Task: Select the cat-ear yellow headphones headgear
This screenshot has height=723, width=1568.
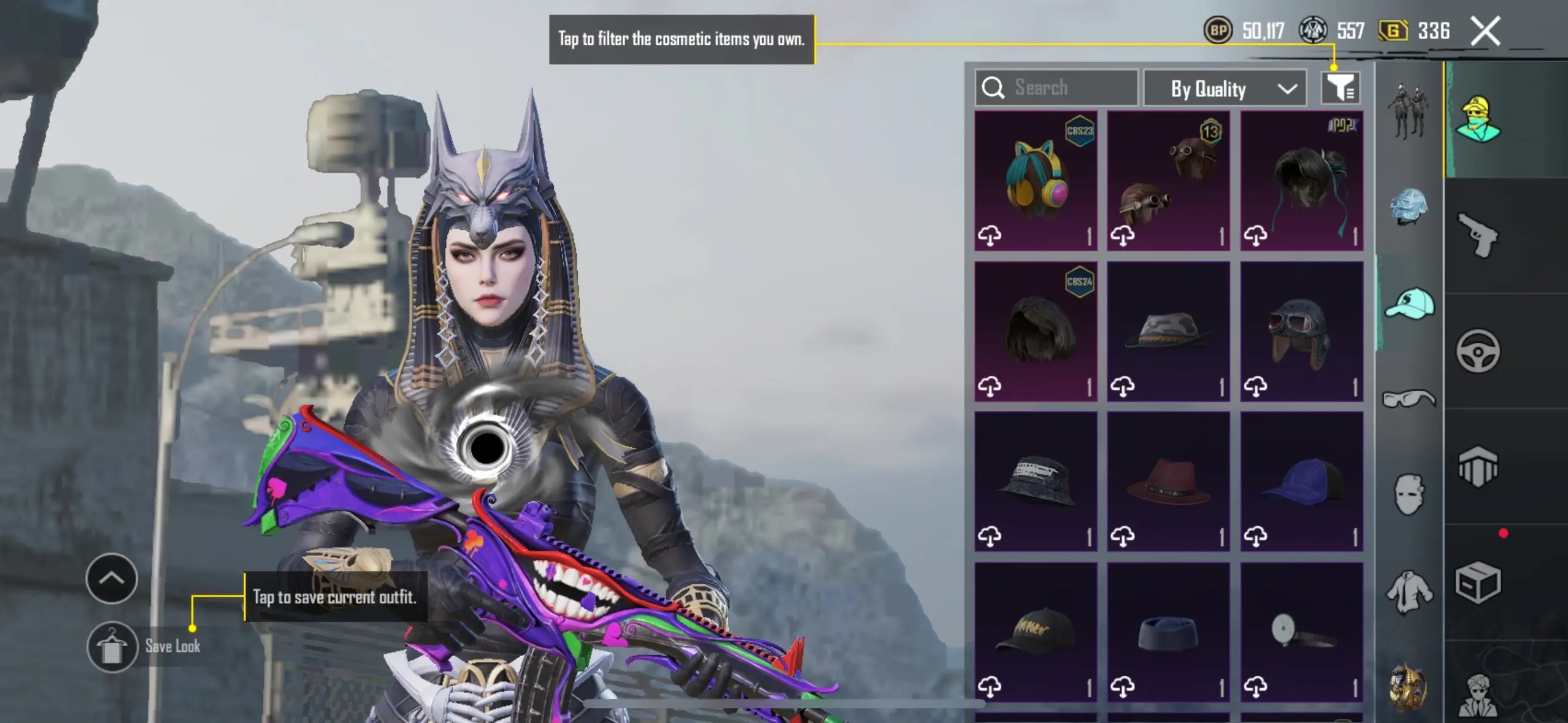Action: point(1036,181)
